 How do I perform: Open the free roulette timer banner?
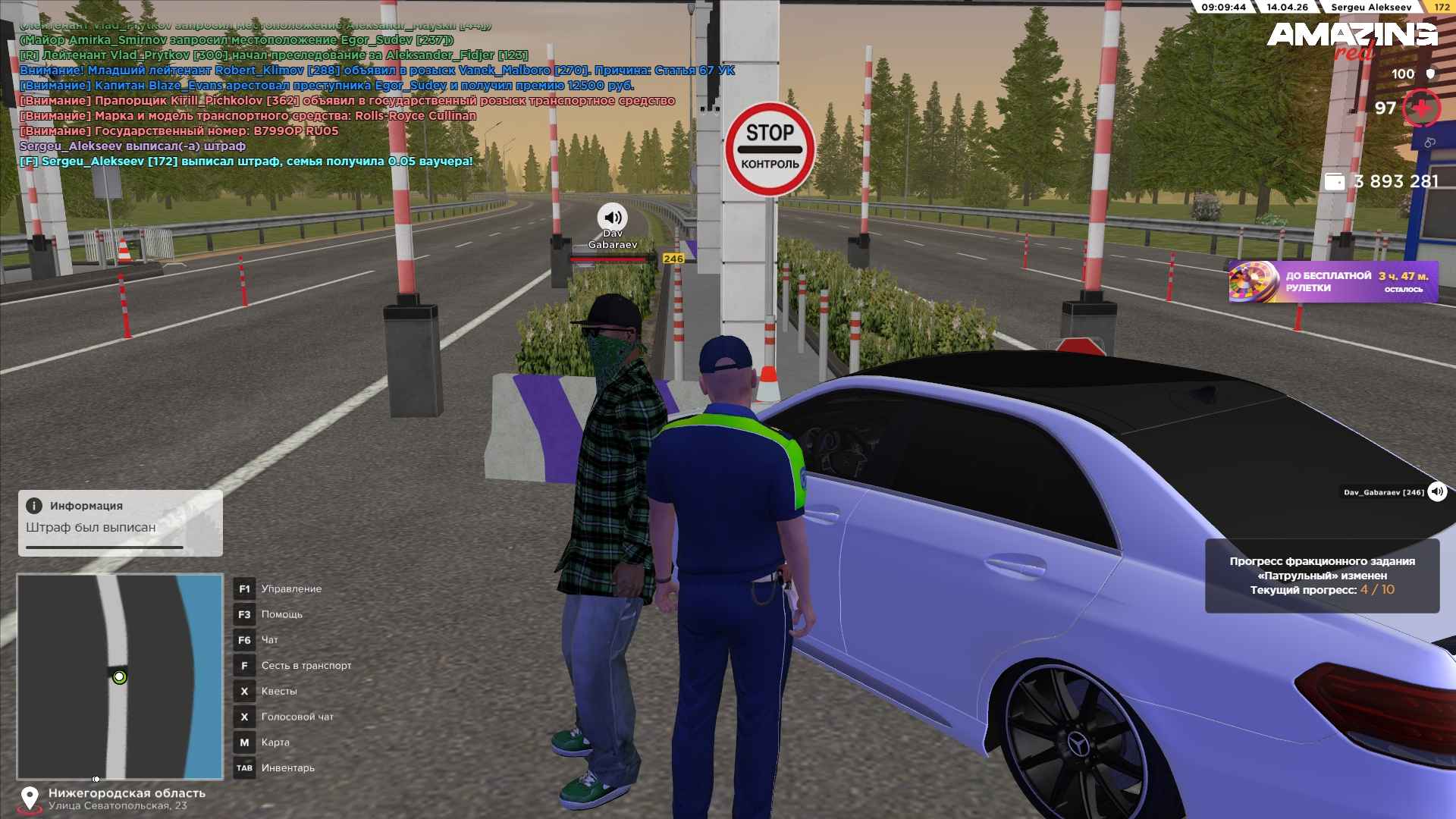tap(1332, 281)
